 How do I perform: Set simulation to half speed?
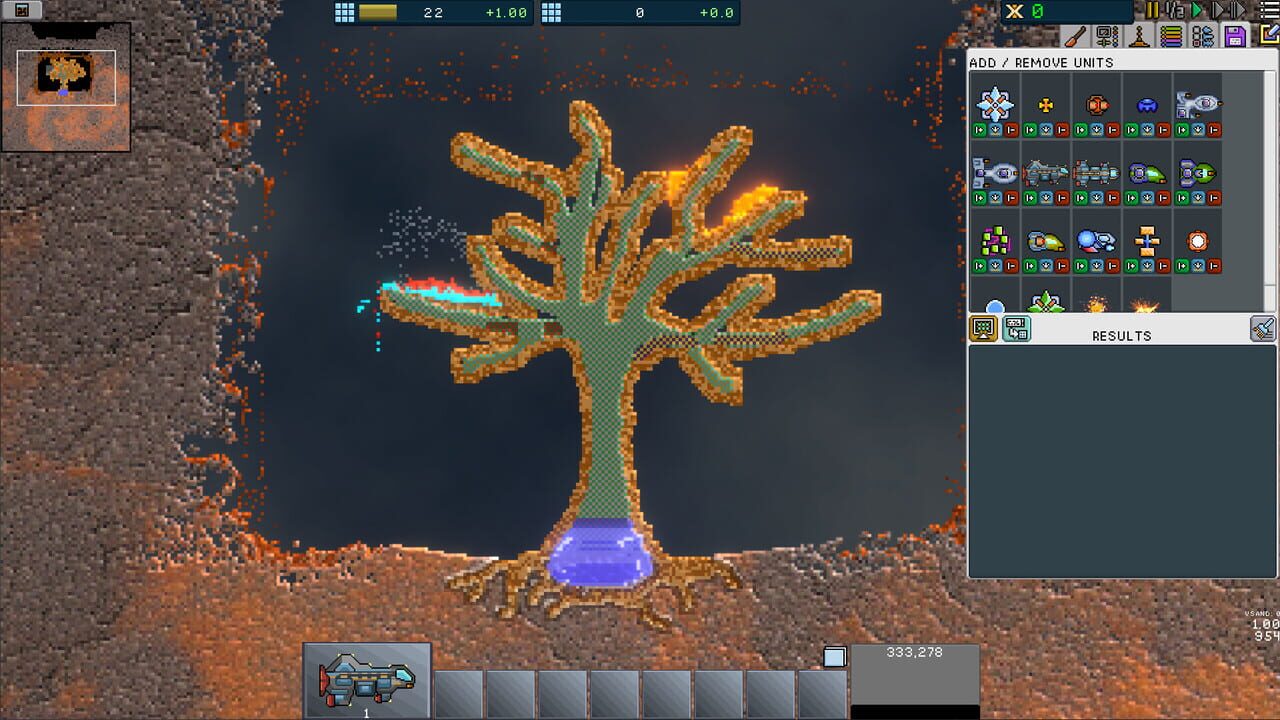[1175, 10]
